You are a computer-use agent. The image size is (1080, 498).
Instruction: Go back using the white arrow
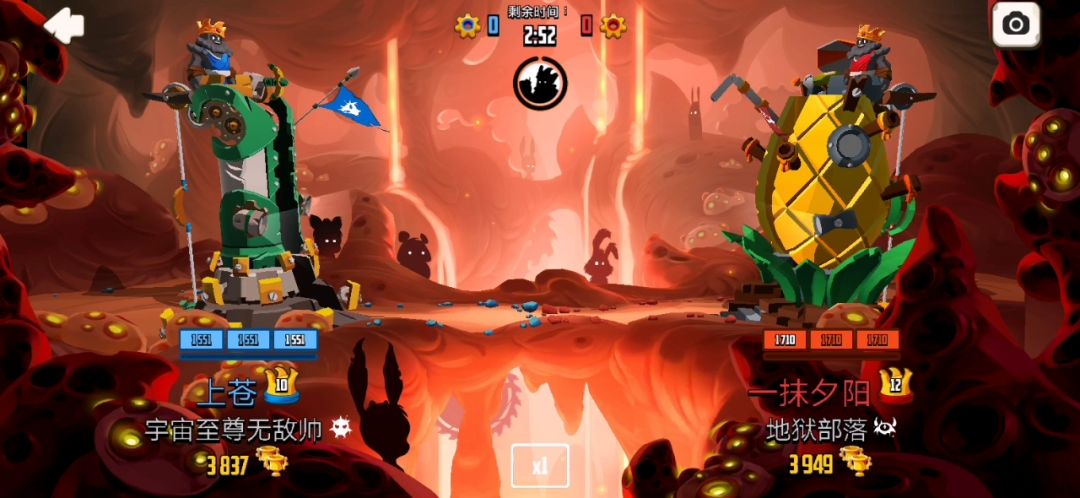pos(65,26)
